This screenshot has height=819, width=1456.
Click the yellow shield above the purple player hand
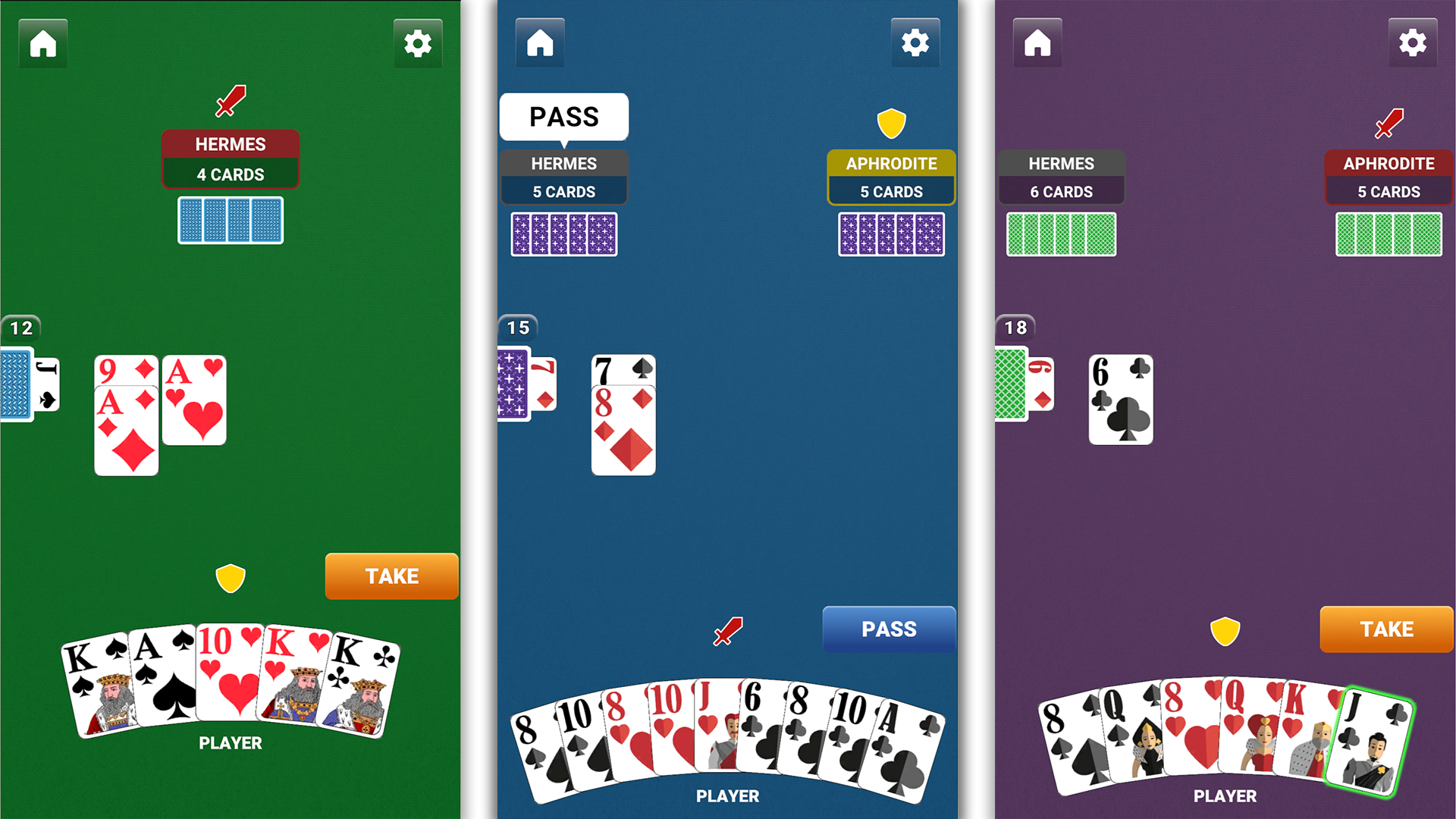point(1224,630)
